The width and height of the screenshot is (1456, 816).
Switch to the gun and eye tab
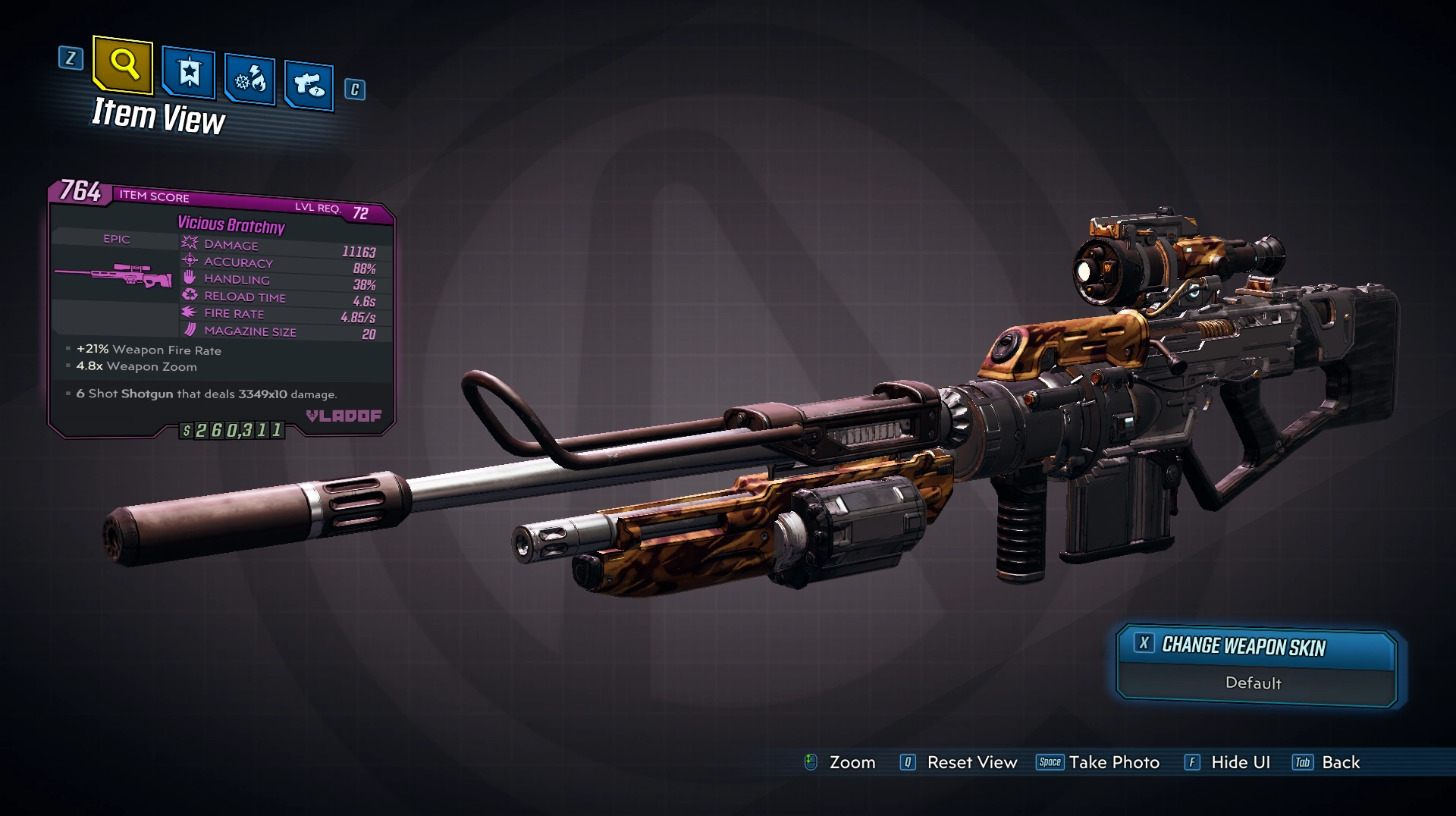[309, 85]
